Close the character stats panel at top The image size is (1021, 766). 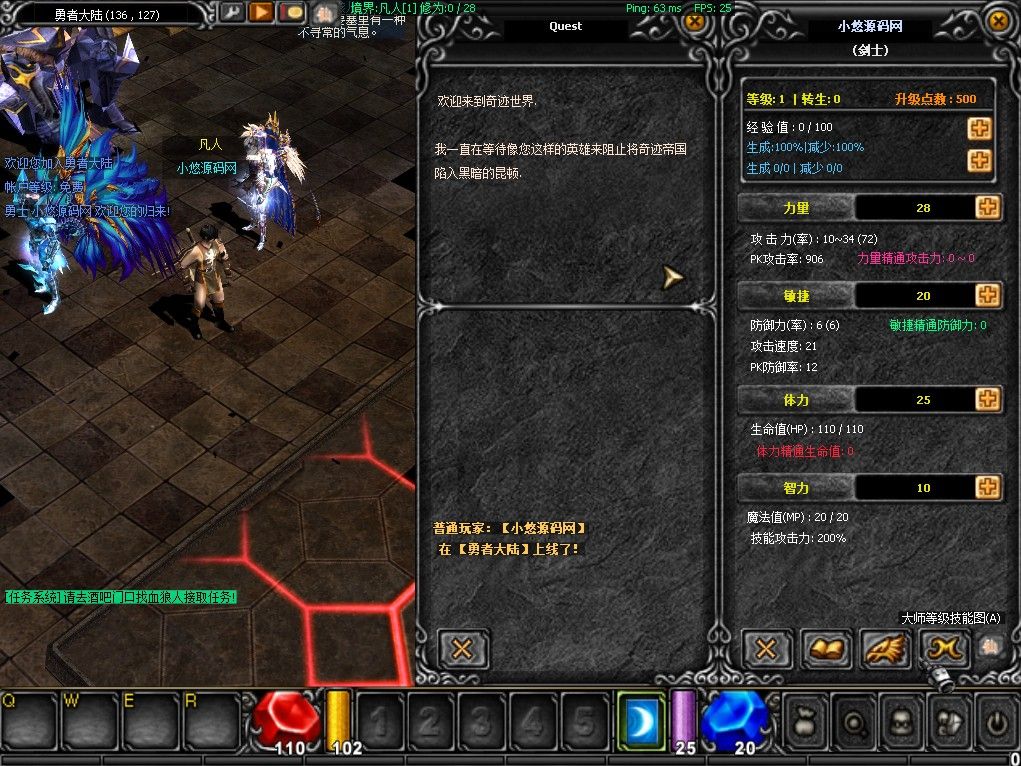tap(997, 18)
